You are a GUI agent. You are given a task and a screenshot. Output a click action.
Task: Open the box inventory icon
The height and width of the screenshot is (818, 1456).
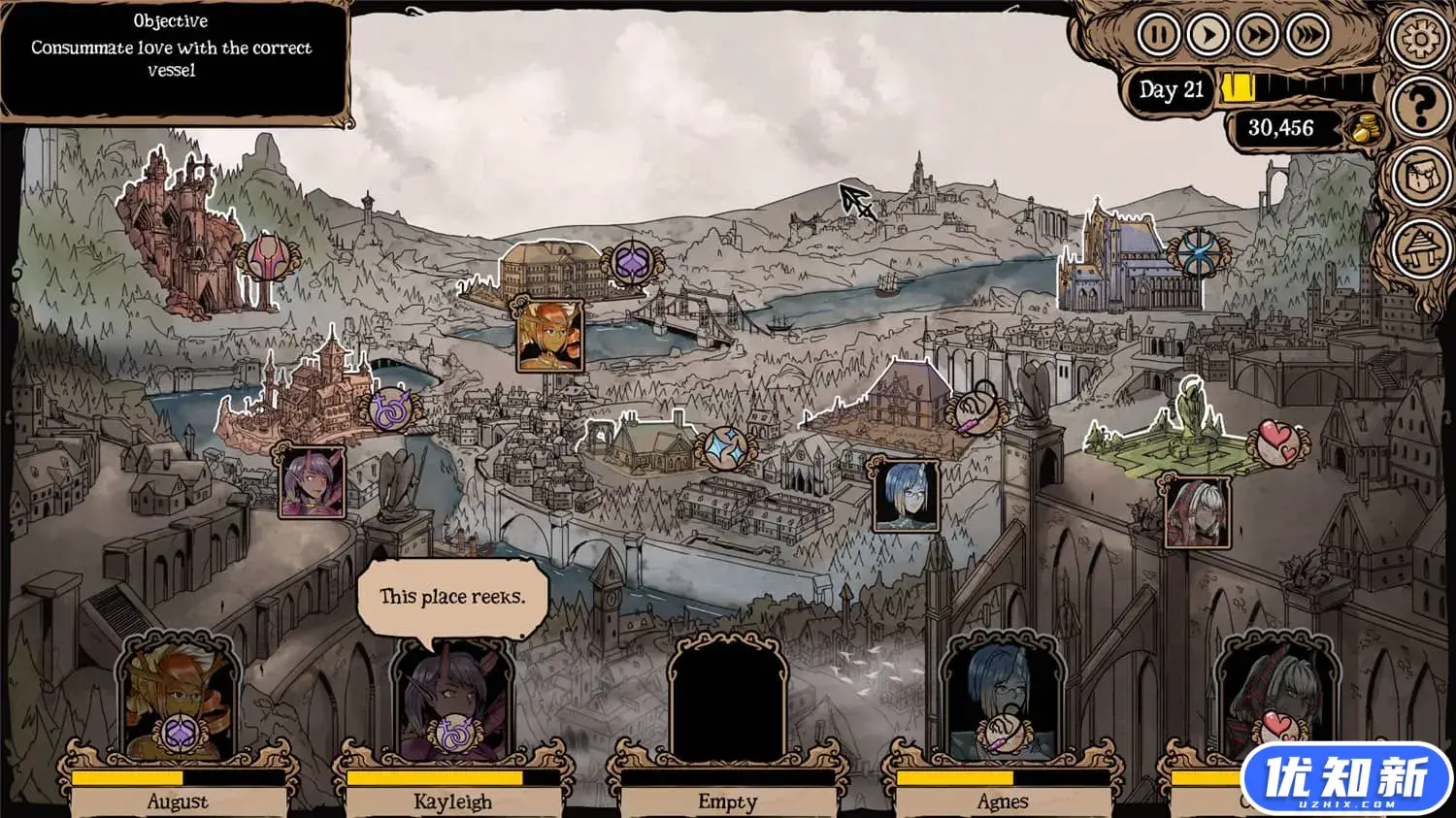coord(1419,177)
